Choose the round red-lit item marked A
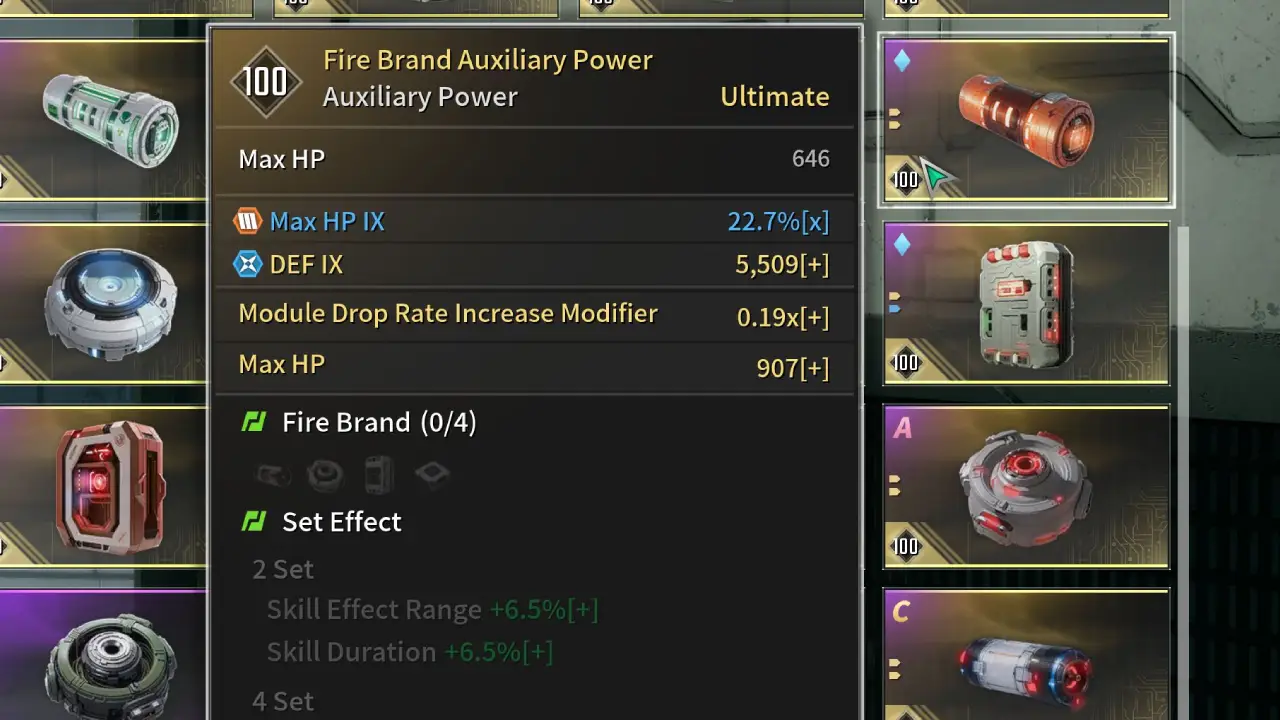Viewport: 1280px width, 720px height. 1026,486
